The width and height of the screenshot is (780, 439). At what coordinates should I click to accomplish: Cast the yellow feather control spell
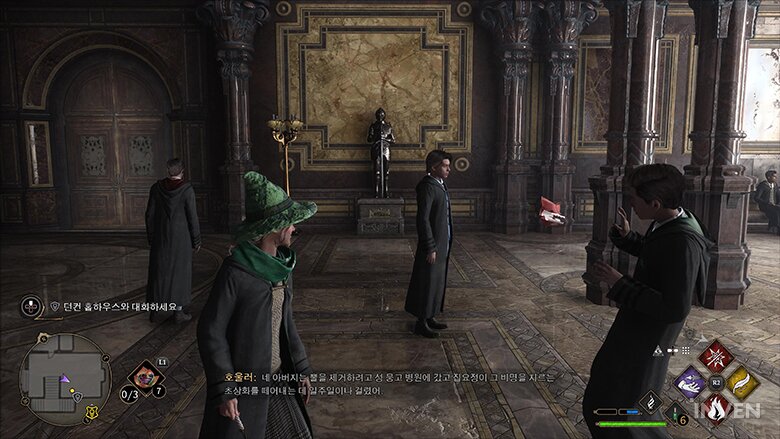point(741,381)
